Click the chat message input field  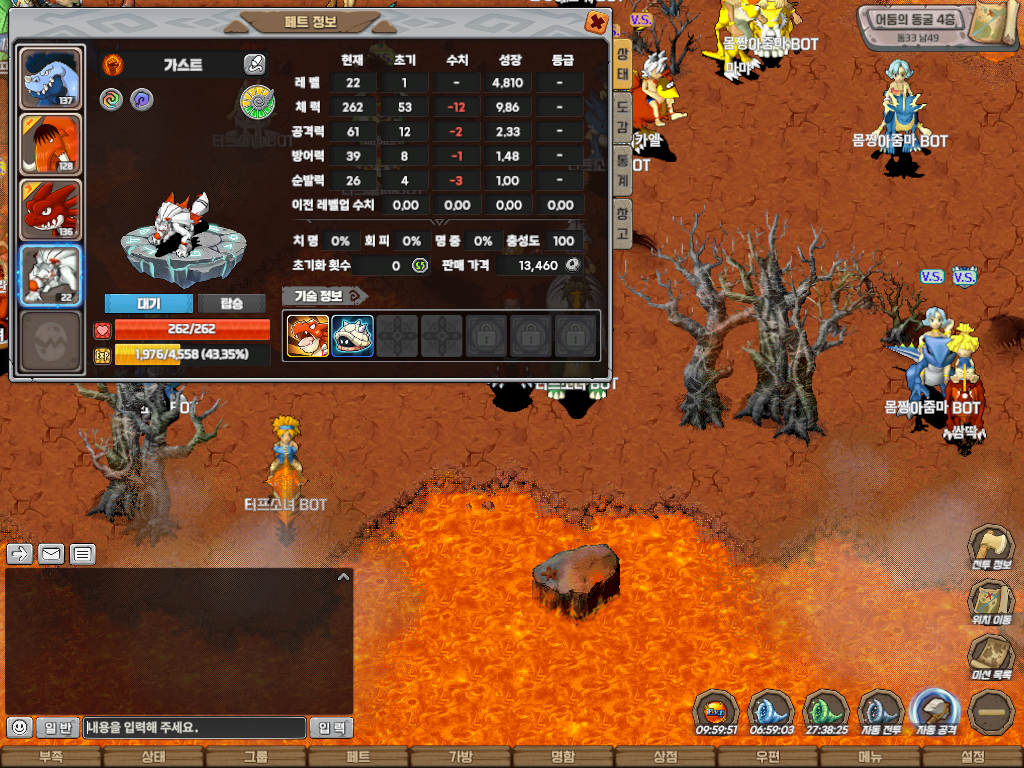coord(194,728)
